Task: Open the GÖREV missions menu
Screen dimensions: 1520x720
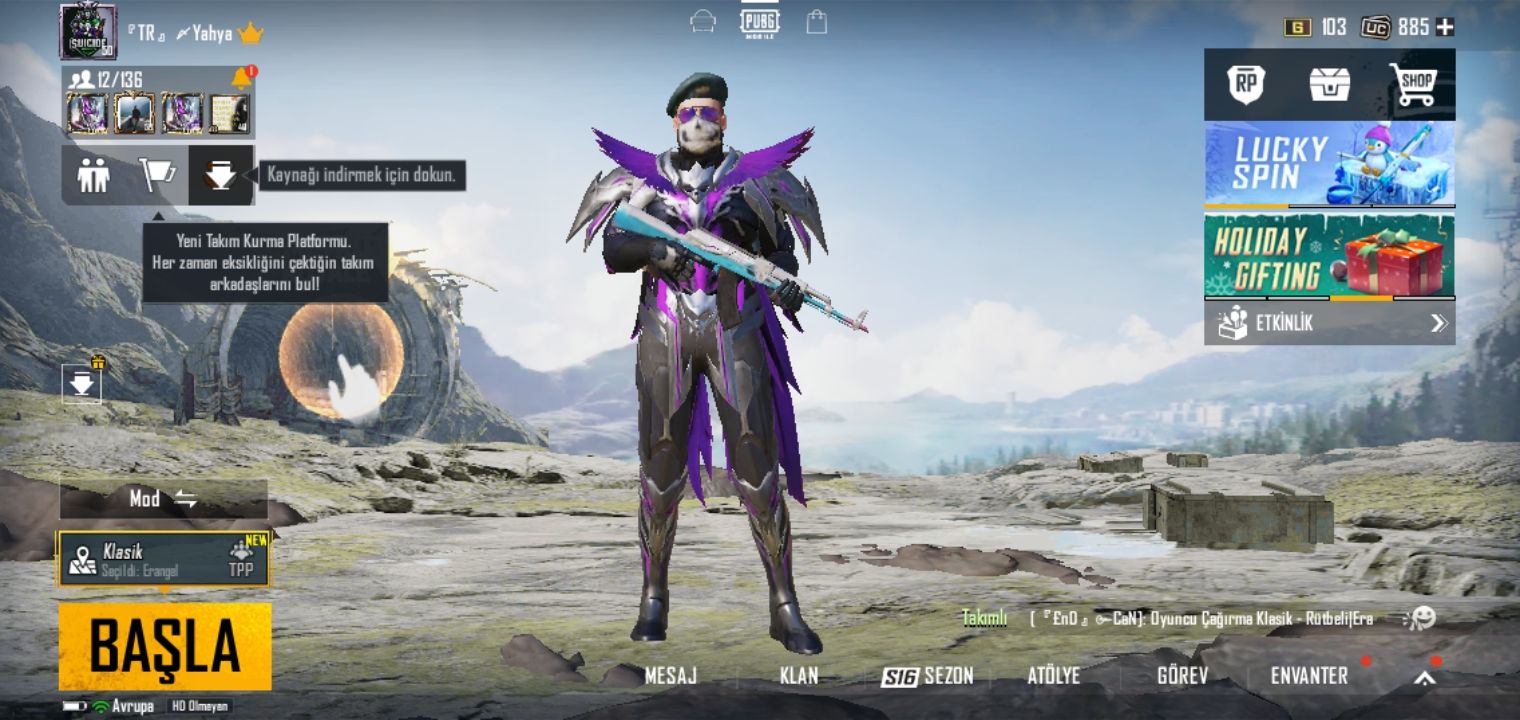Action: [1182, 676]
